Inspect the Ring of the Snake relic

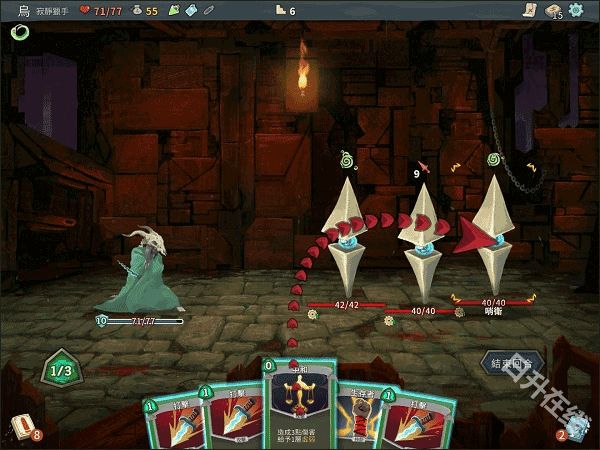coord(19,33)
